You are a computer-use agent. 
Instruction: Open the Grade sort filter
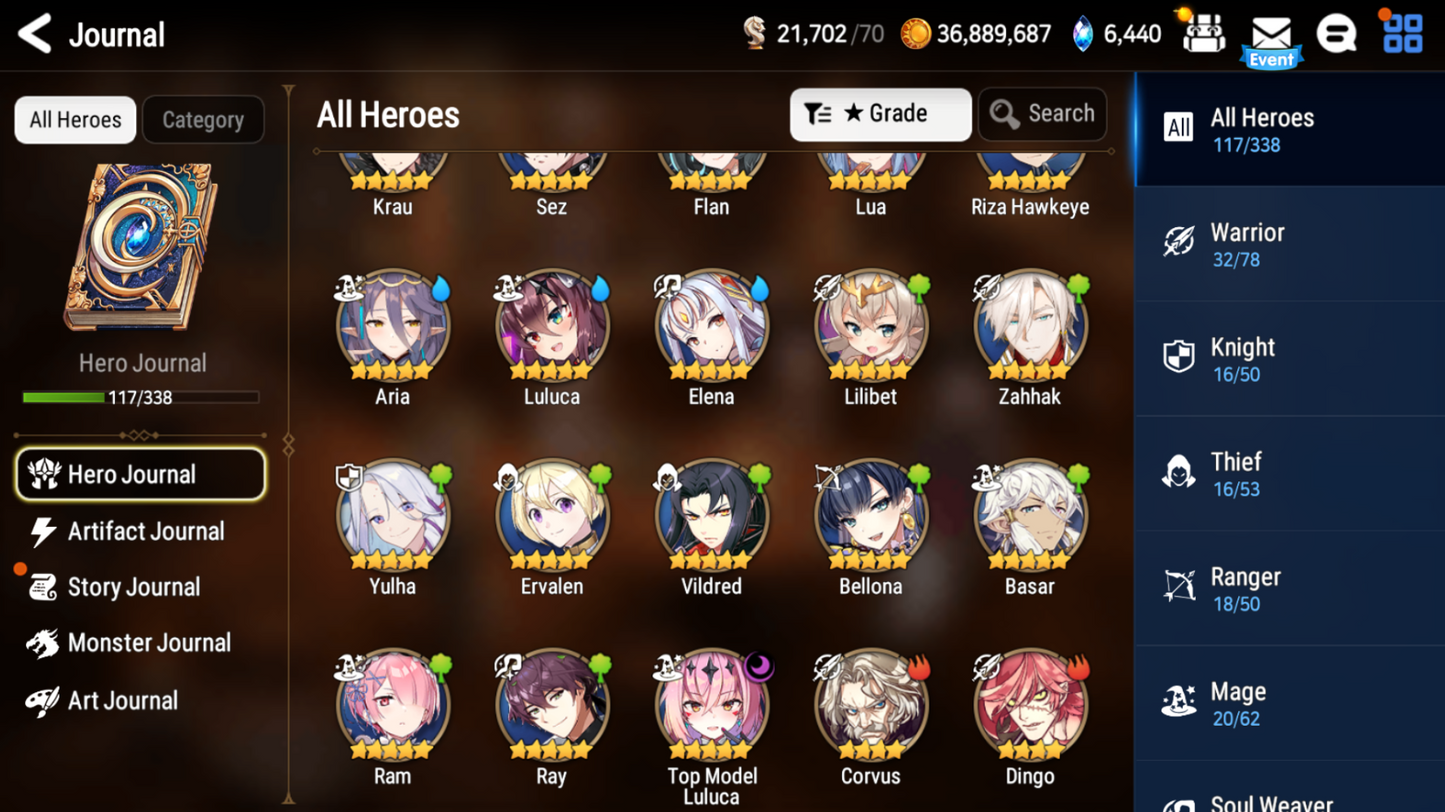[x=880, y=114]
